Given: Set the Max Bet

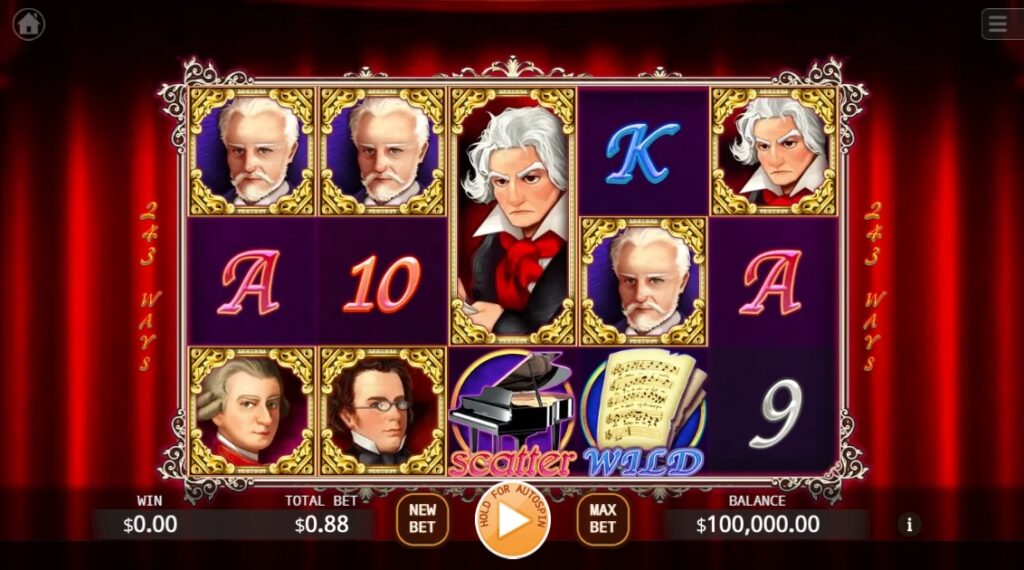Looking at the screenshot, I should (x=602, y=520).
